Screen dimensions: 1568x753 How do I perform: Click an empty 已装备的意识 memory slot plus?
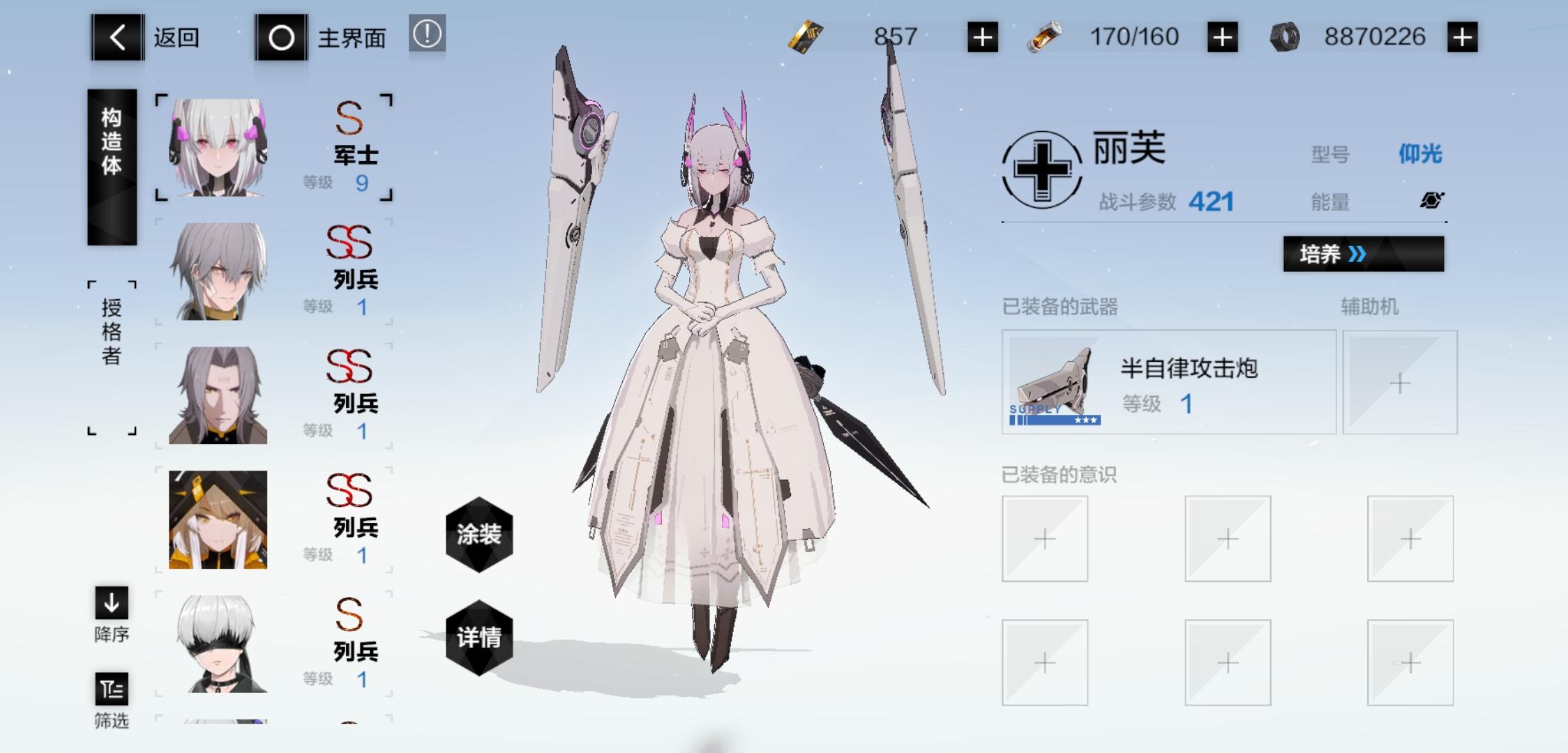click(x=1046, y=540)
